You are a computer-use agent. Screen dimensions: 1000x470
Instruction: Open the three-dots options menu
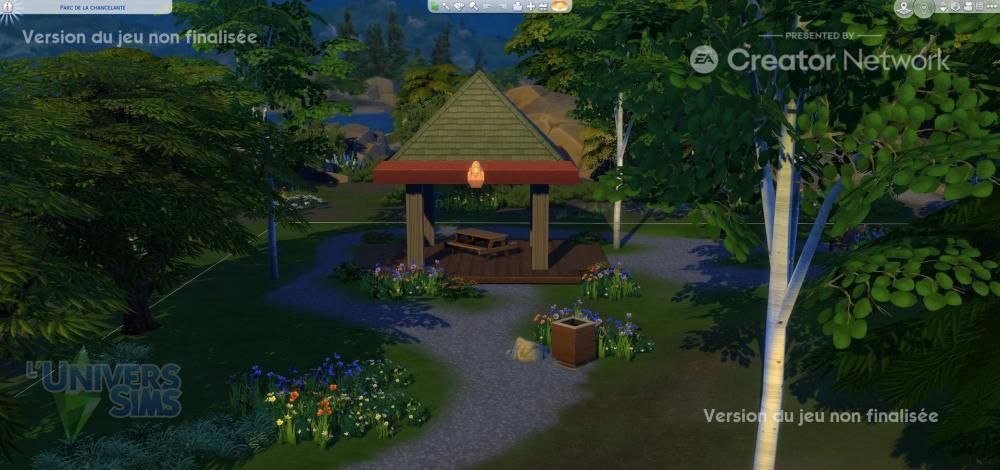992,6
